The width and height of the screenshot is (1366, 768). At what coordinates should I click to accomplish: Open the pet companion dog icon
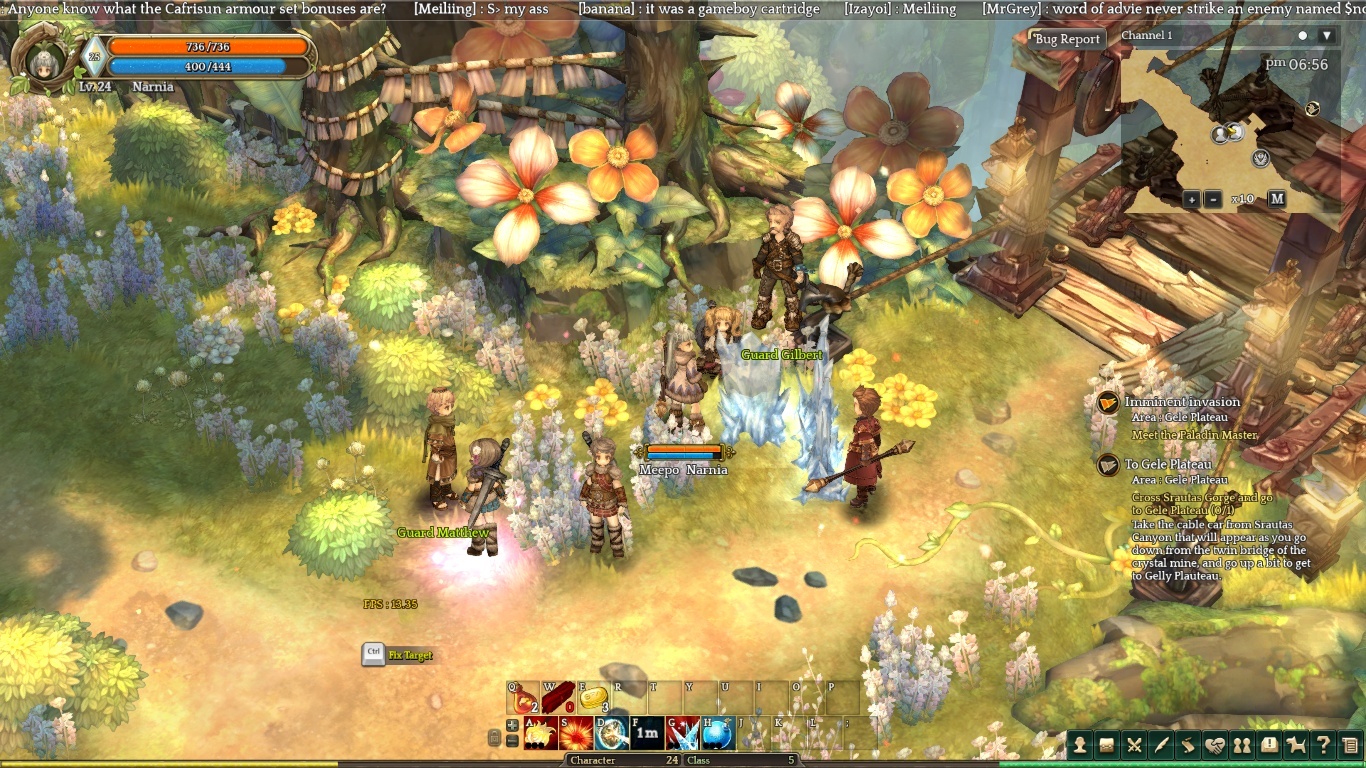[x=1296, y=745]
